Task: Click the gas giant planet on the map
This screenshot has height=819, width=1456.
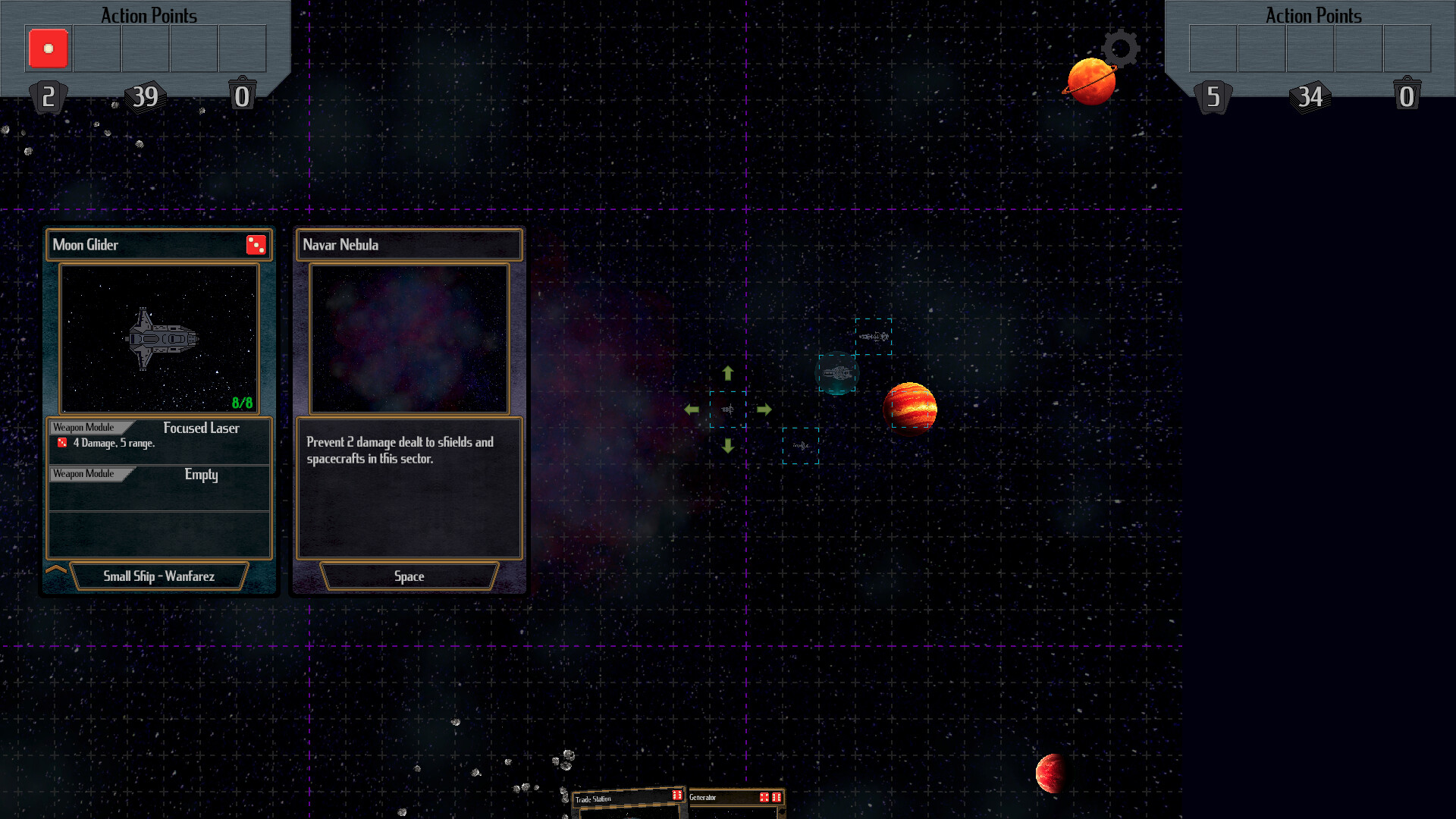Action: pos(910,409)
